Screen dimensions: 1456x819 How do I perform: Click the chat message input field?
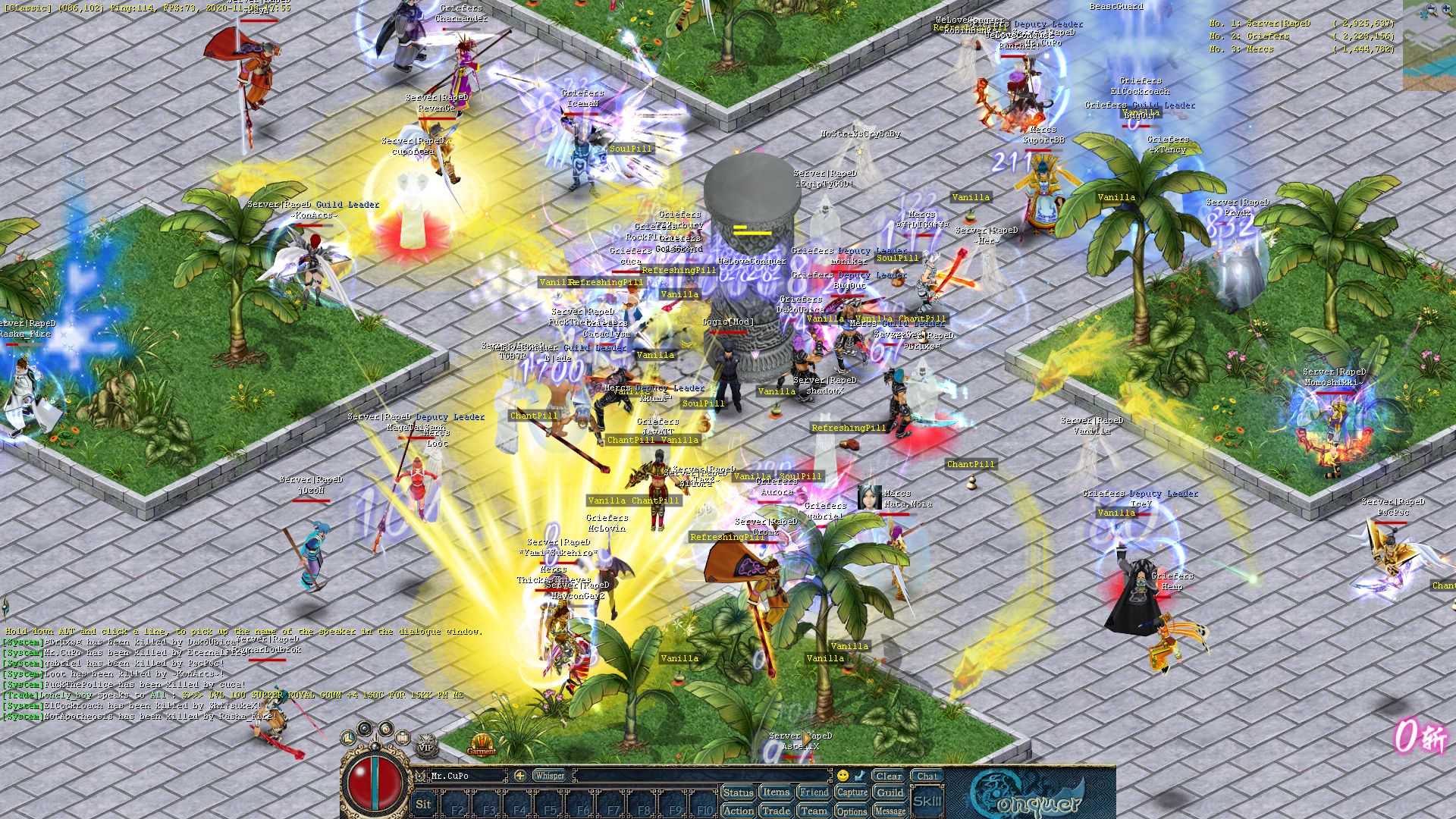701,776
